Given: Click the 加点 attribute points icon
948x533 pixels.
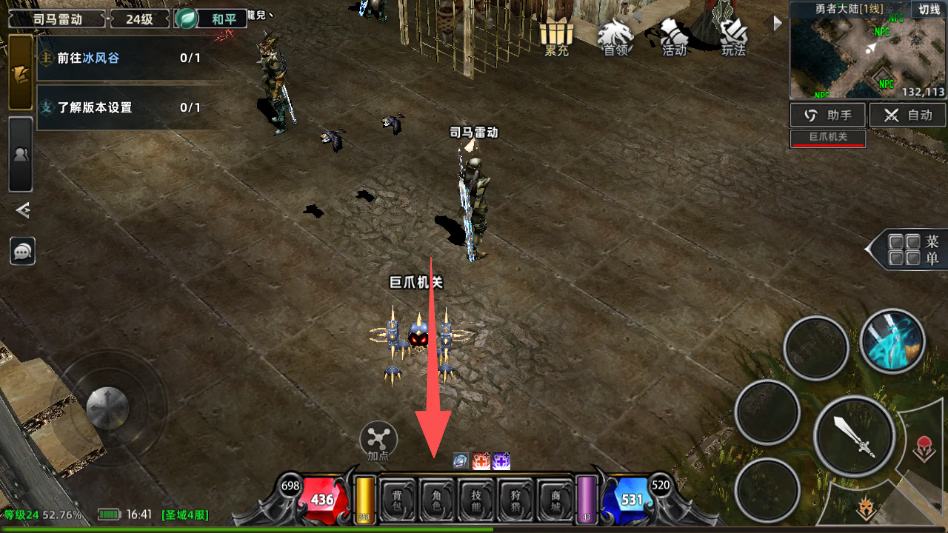Looking at the screenshot, I should click(x=378, y=440).
